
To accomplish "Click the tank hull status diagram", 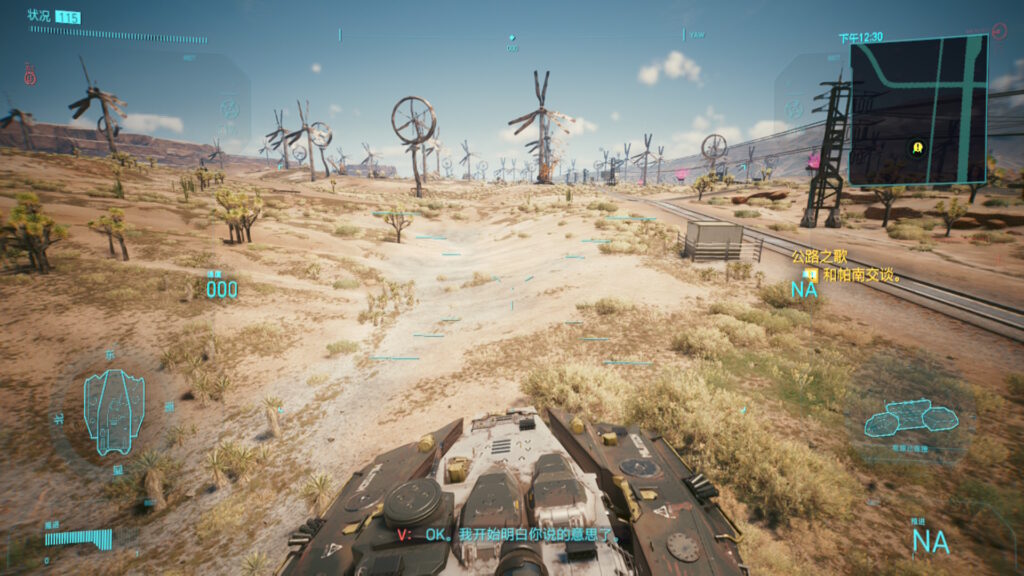I will [114, 410].
